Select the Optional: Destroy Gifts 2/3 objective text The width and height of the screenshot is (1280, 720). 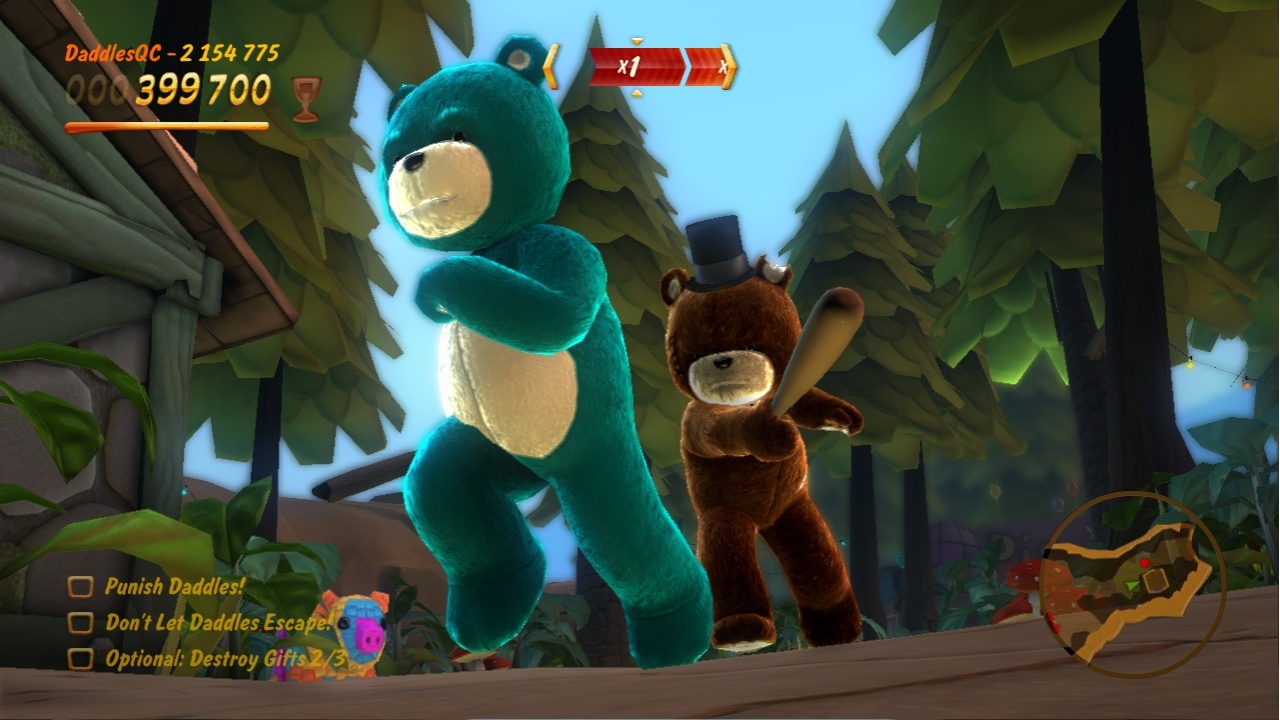click(x=225, y=656)
